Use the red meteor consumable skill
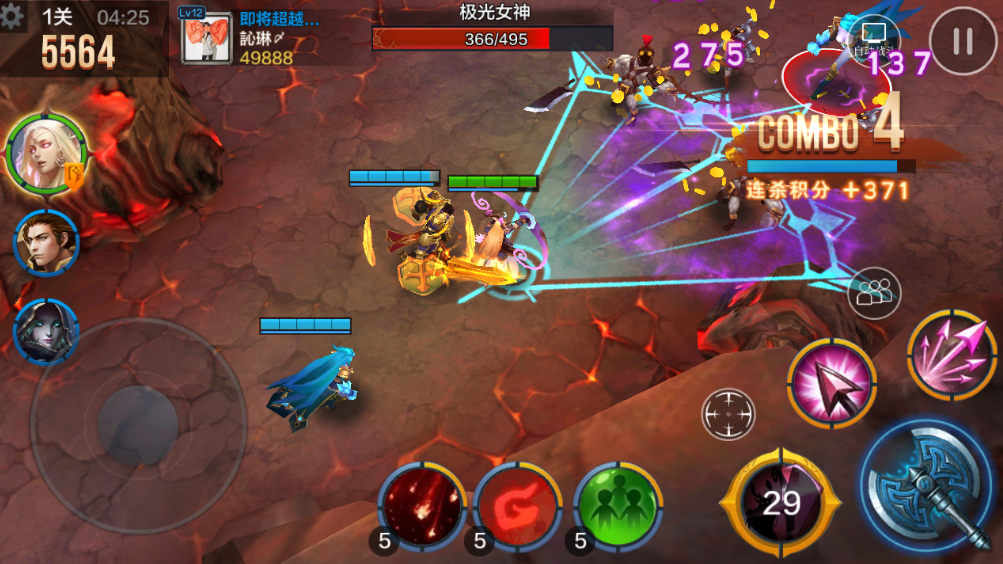Viewport: 1003px width, 564px height. 422,505
